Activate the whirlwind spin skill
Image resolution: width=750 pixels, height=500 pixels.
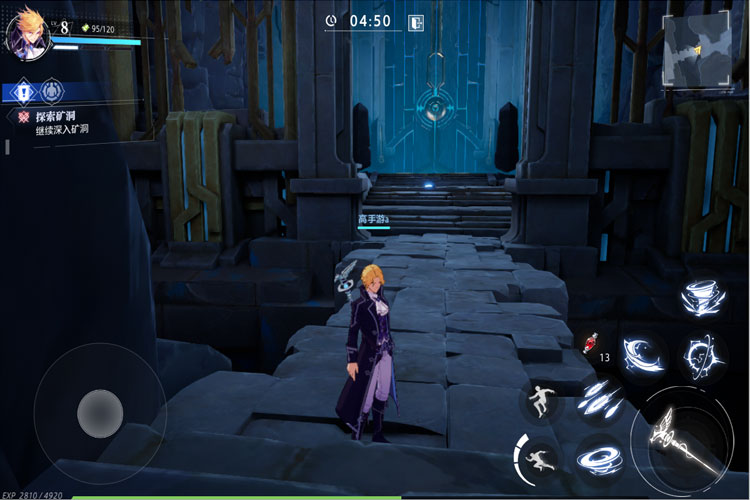click(x=598, y=457)
